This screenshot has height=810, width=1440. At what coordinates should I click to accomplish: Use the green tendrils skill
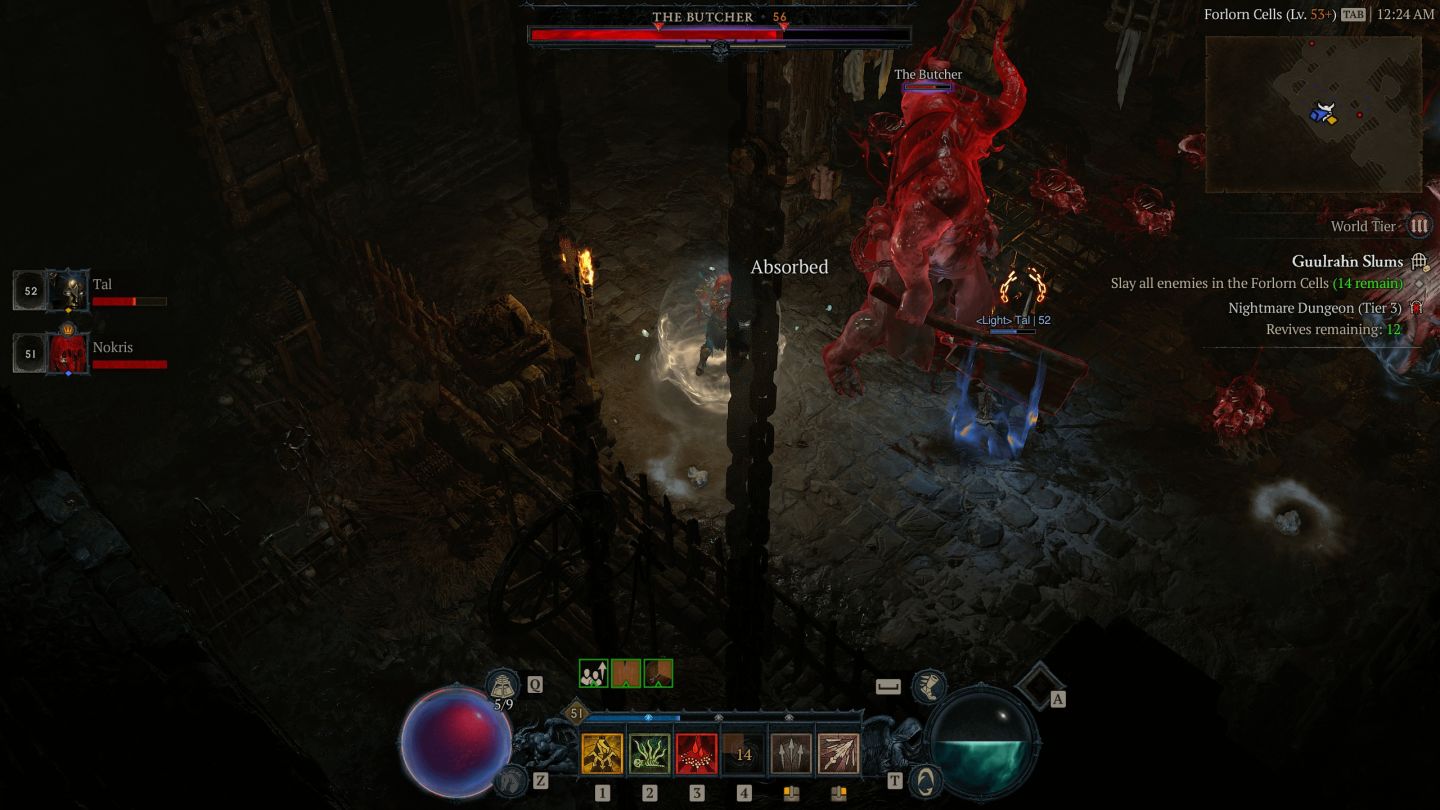(650, 755)
